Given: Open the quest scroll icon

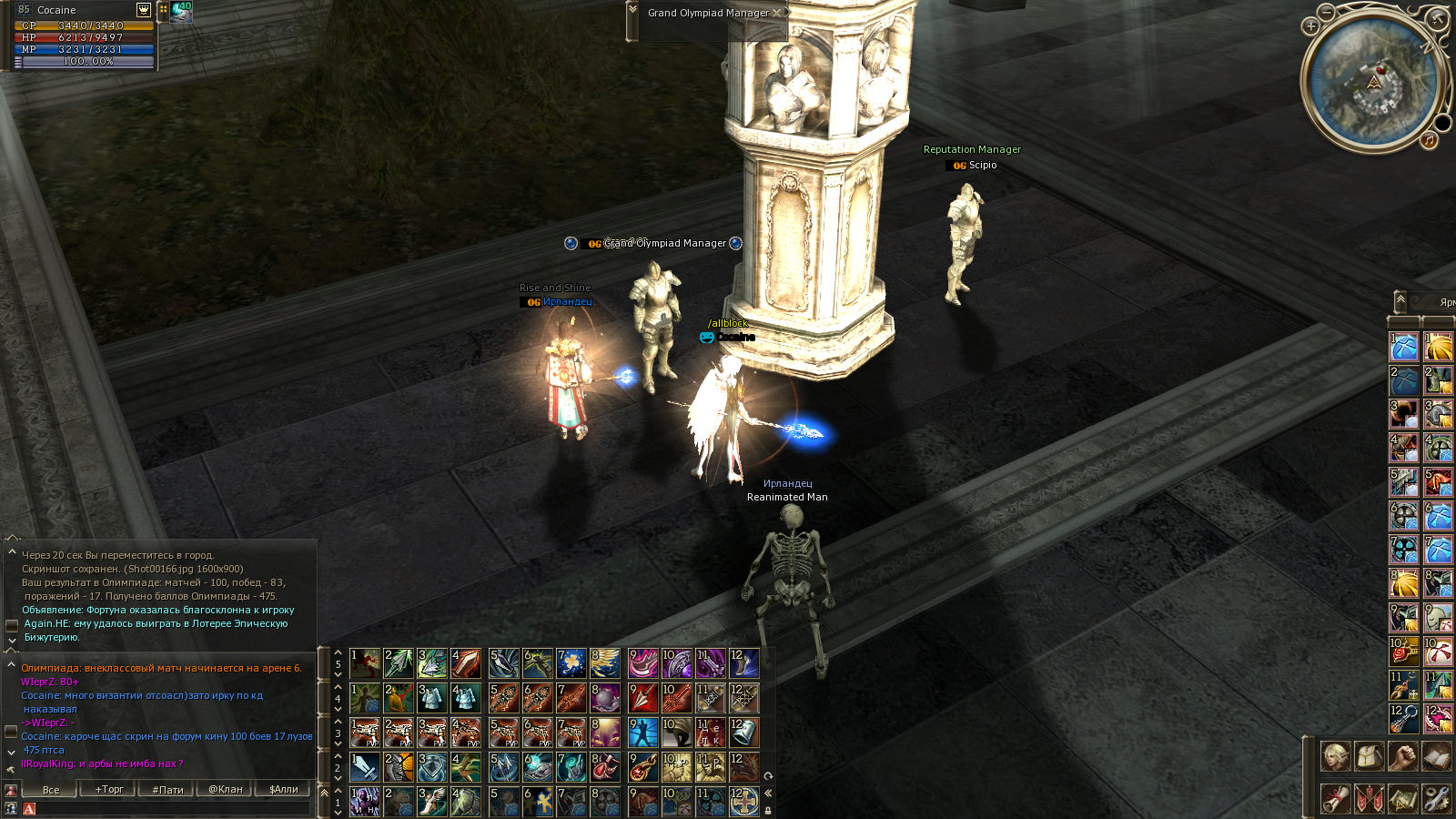Looking at the screenshot, I should (1335, 799).
